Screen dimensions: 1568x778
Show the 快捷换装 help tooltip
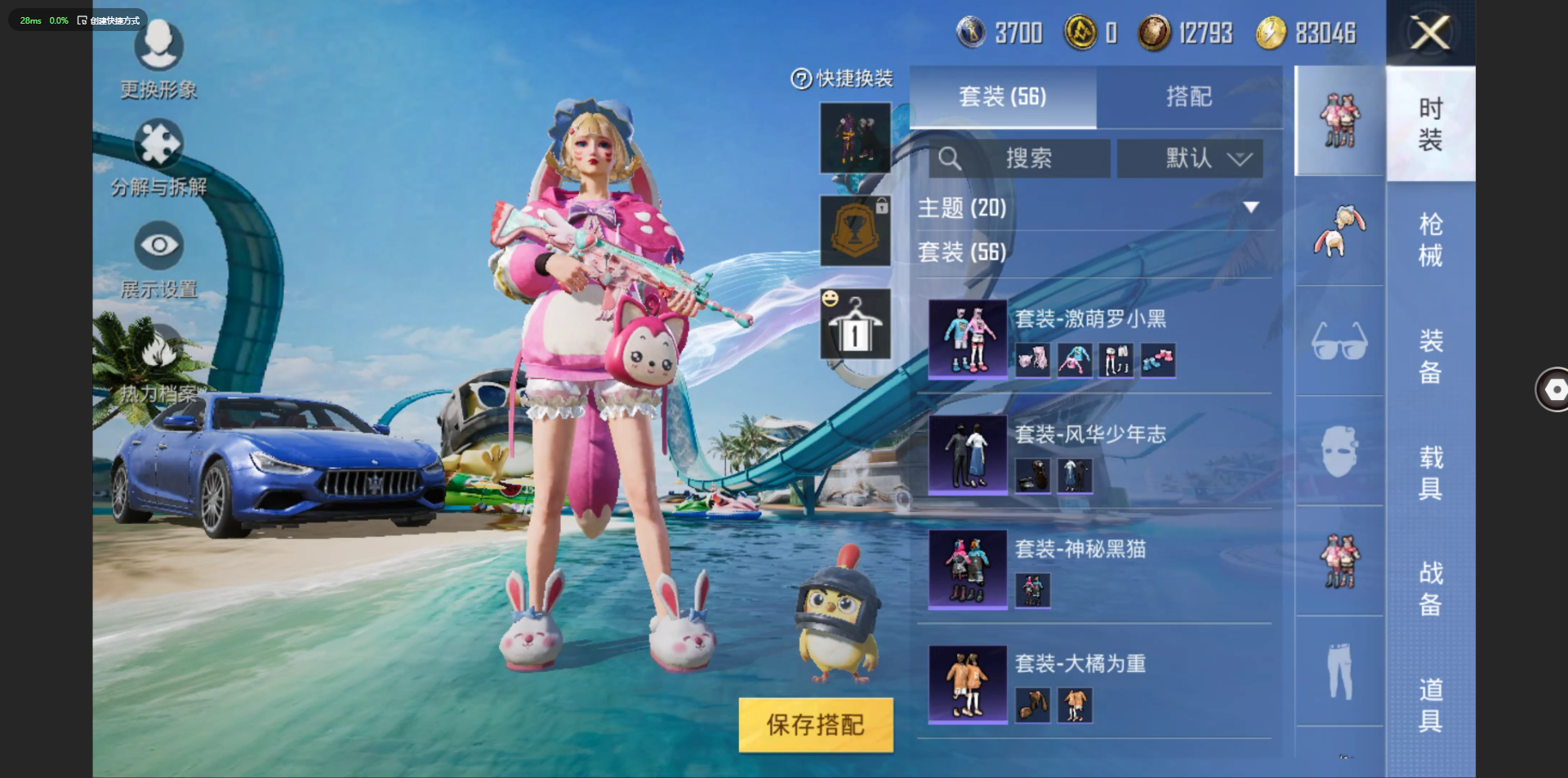tap(800, 79)
